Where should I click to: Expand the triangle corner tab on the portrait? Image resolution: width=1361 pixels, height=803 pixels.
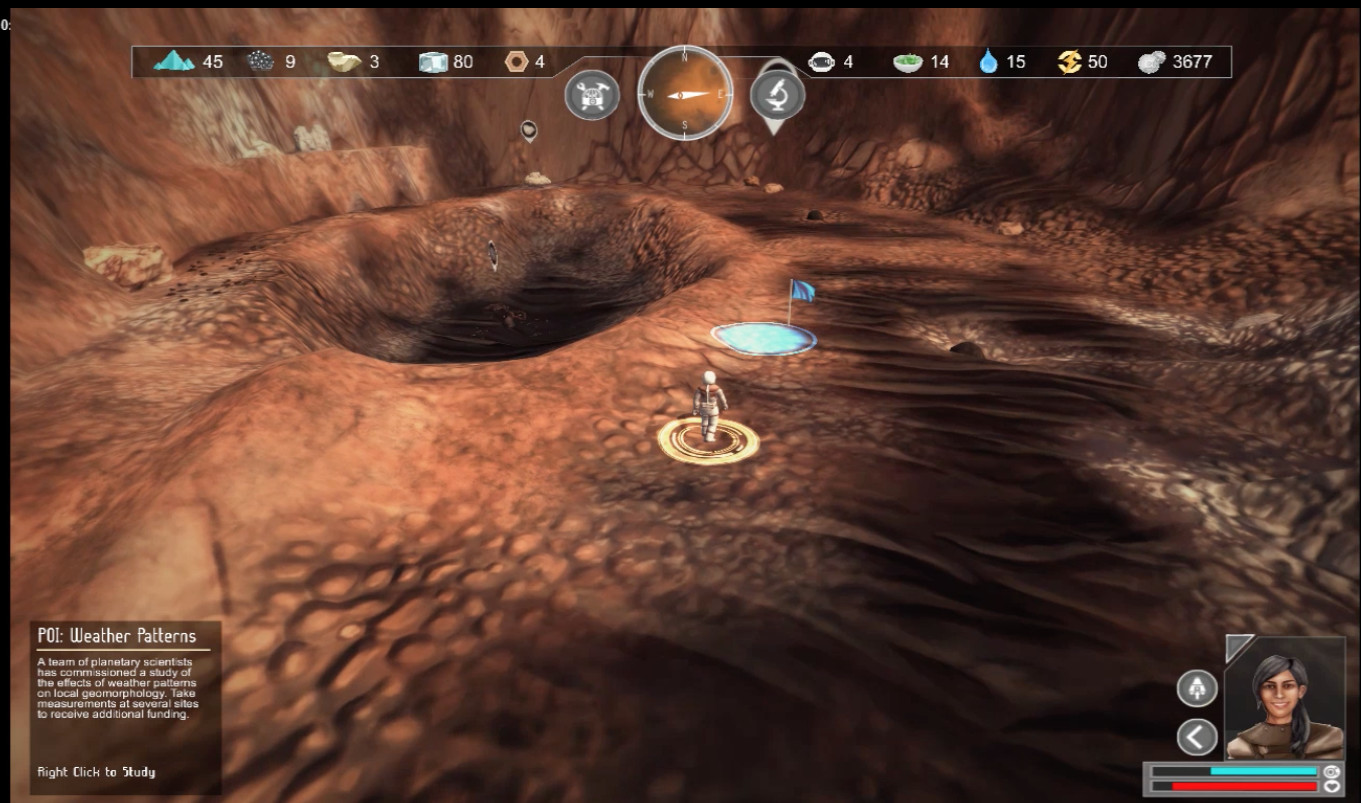(1237, 646)
